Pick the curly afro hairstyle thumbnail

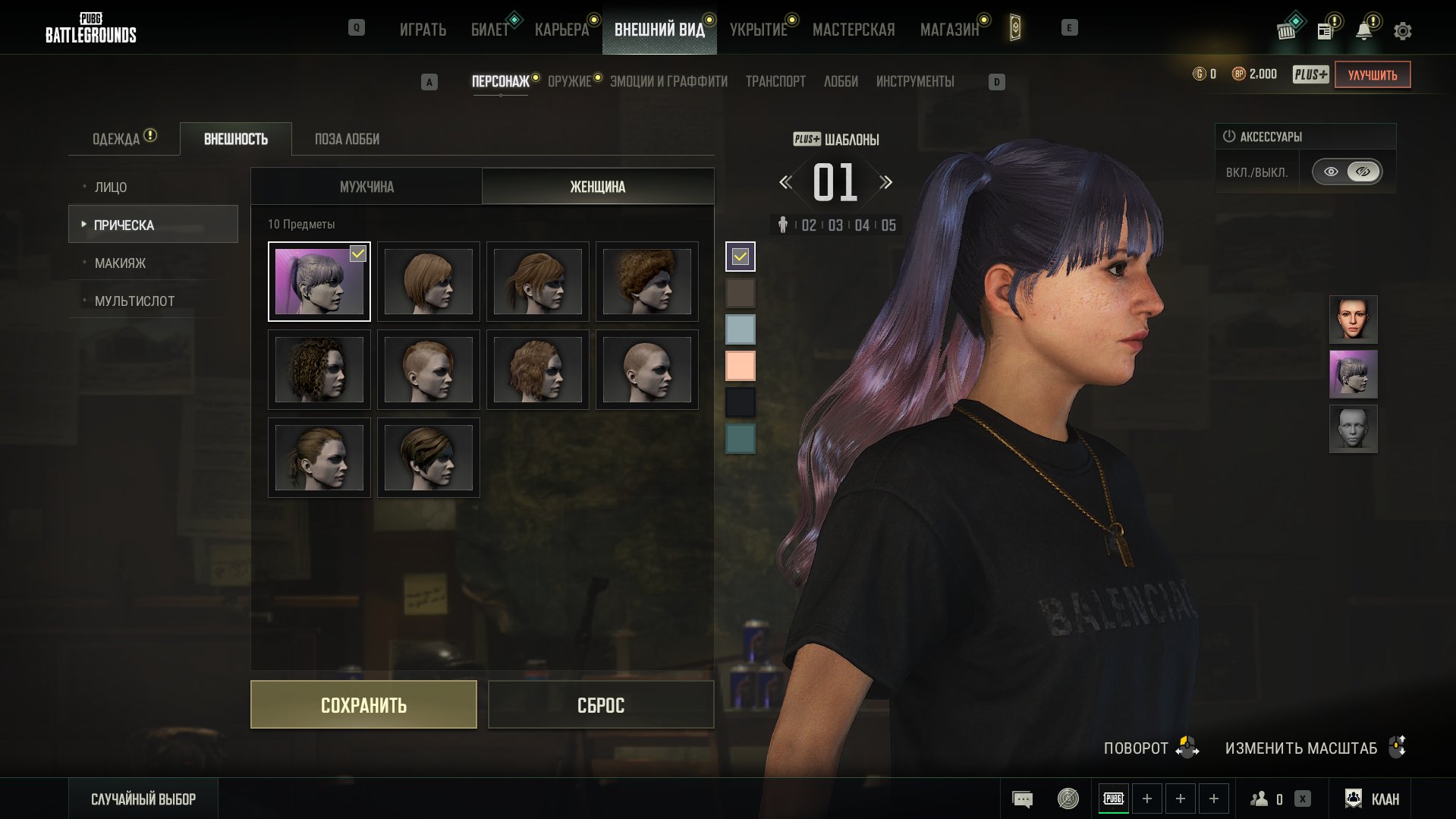(646, 282)
